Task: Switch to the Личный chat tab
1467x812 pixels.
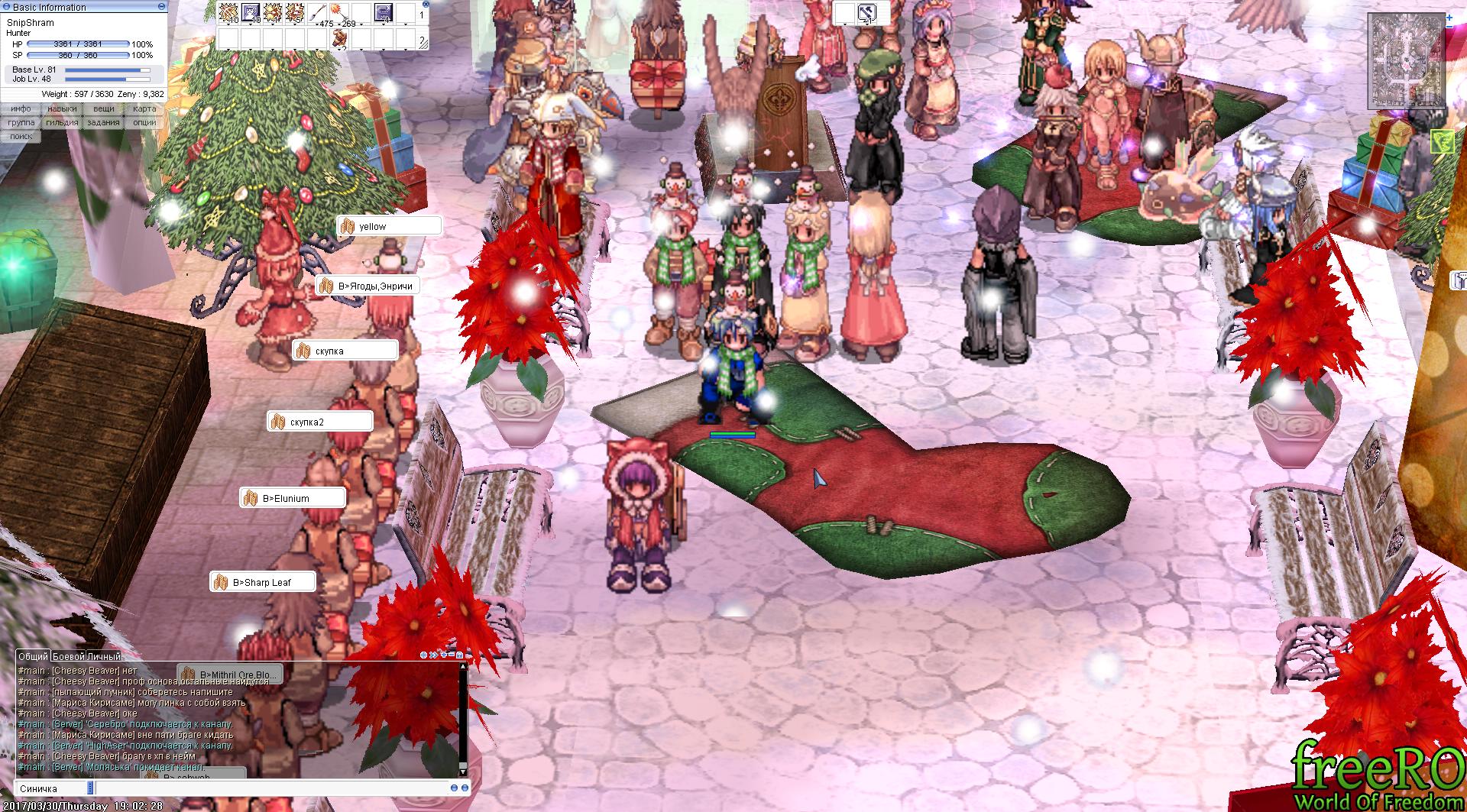Action: point(103,656)
